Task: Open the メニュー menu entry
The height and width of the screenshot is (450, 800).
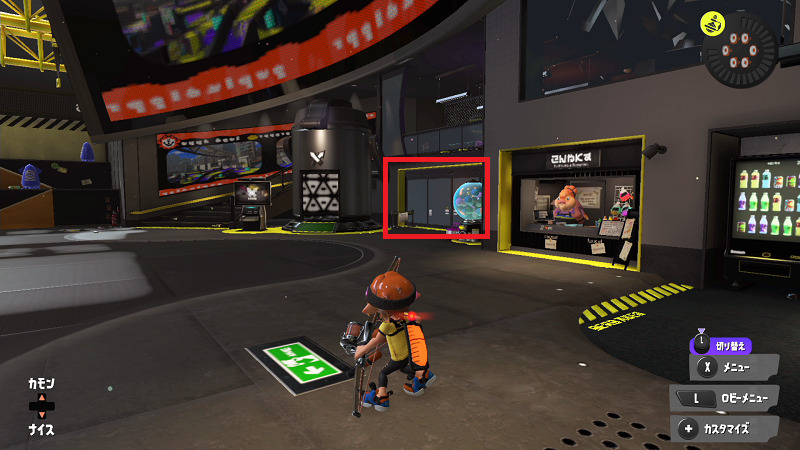Action: tap(737, 369)
